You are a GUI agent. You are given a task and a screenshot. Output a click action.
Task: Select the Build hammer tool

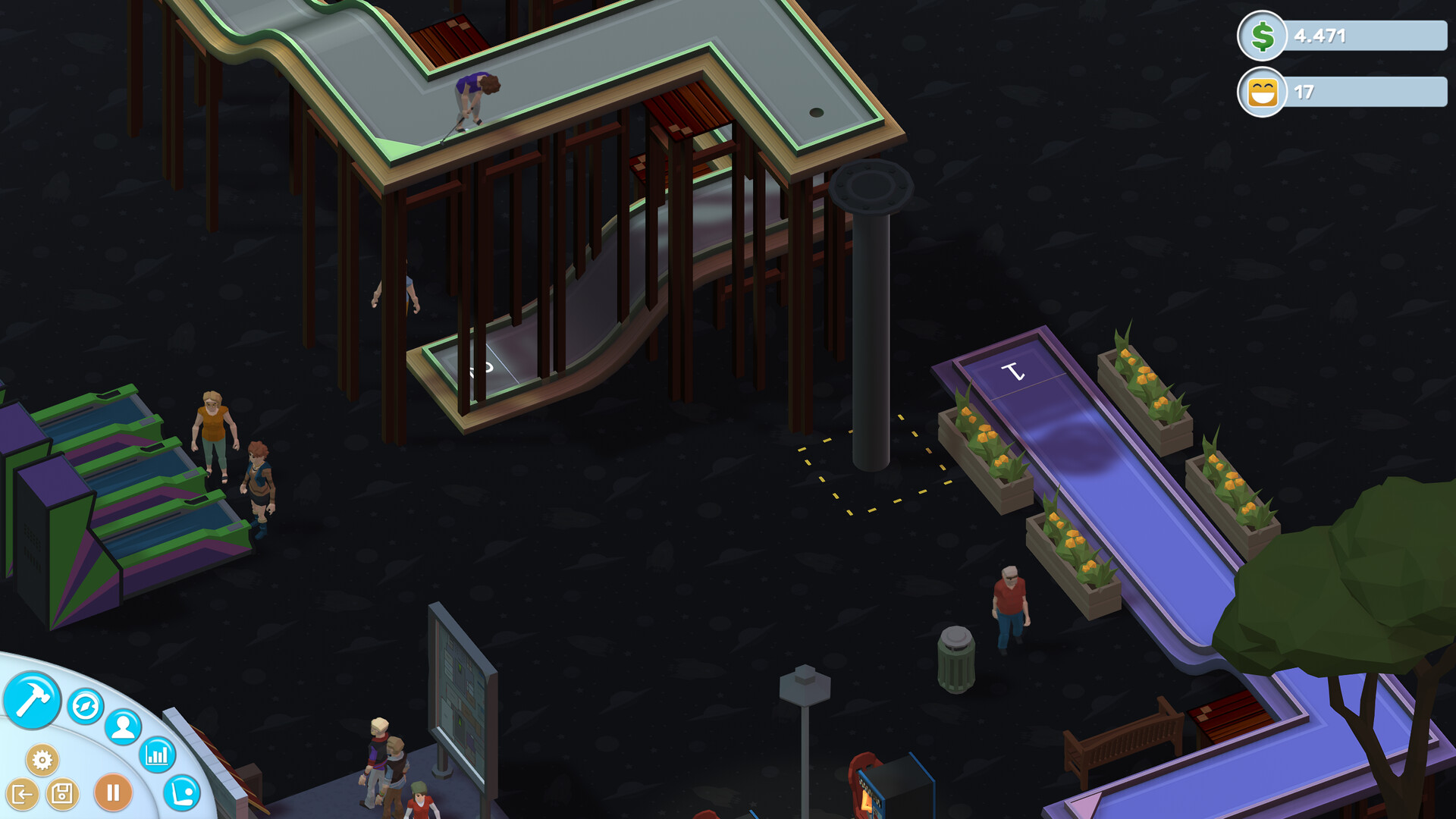coord(35,701)
